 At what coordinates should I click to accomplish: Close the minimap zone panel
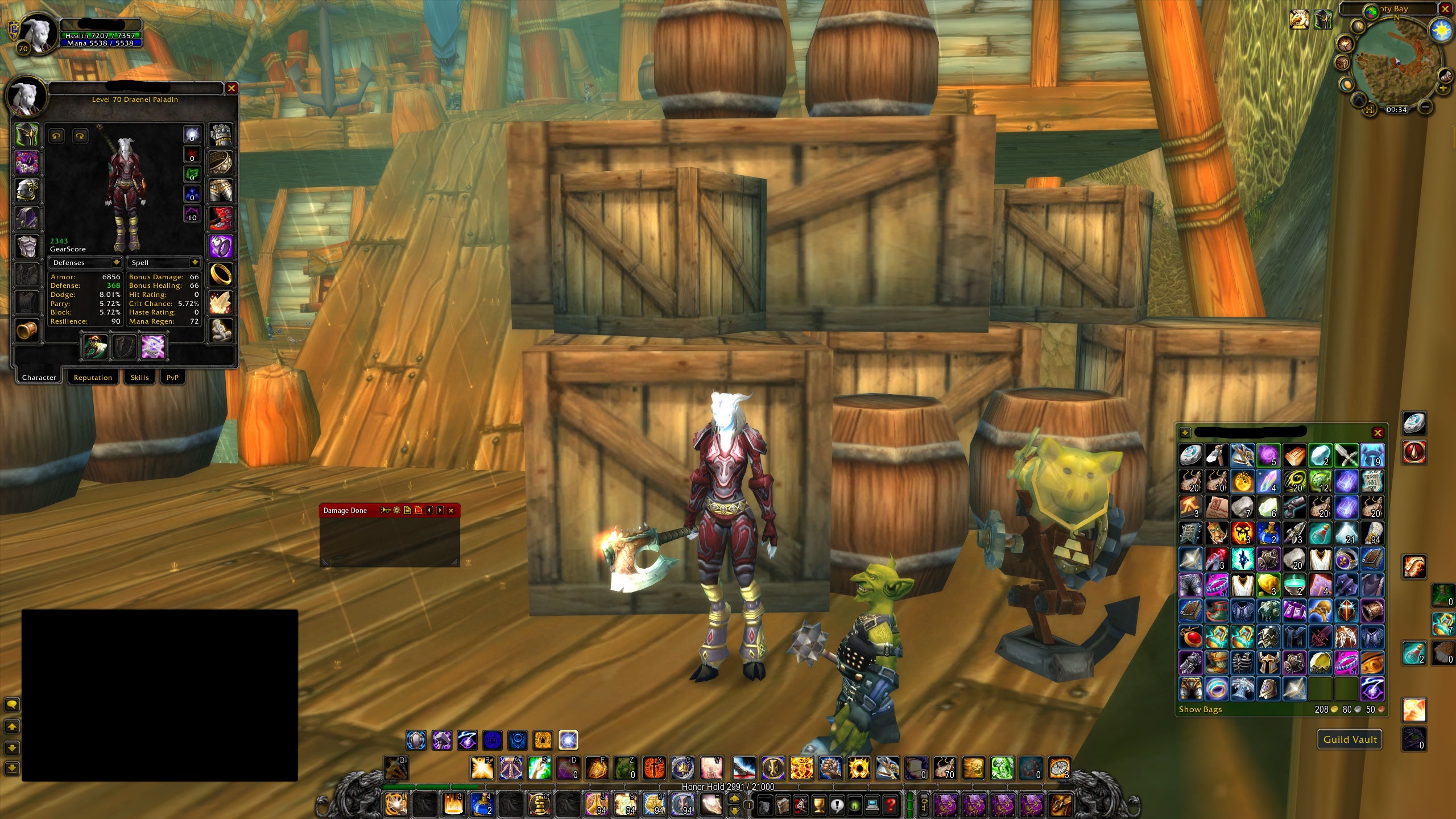[1443, 9]
